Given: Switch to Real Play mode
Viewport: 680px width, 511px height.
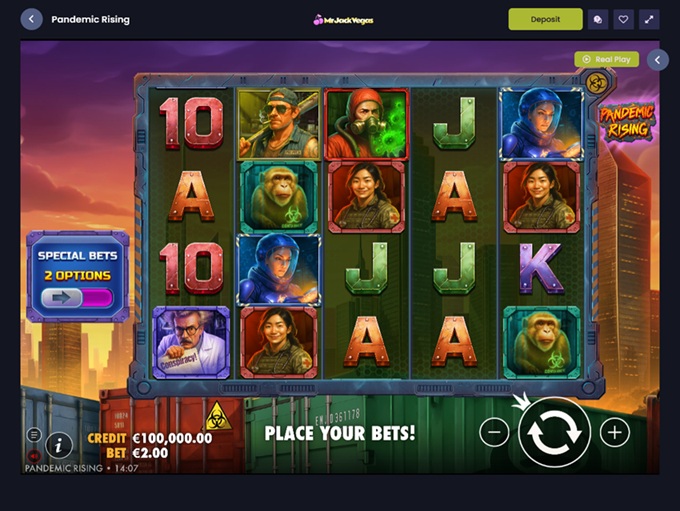Looking at the screenshot, I should click(x=606, y=60).
